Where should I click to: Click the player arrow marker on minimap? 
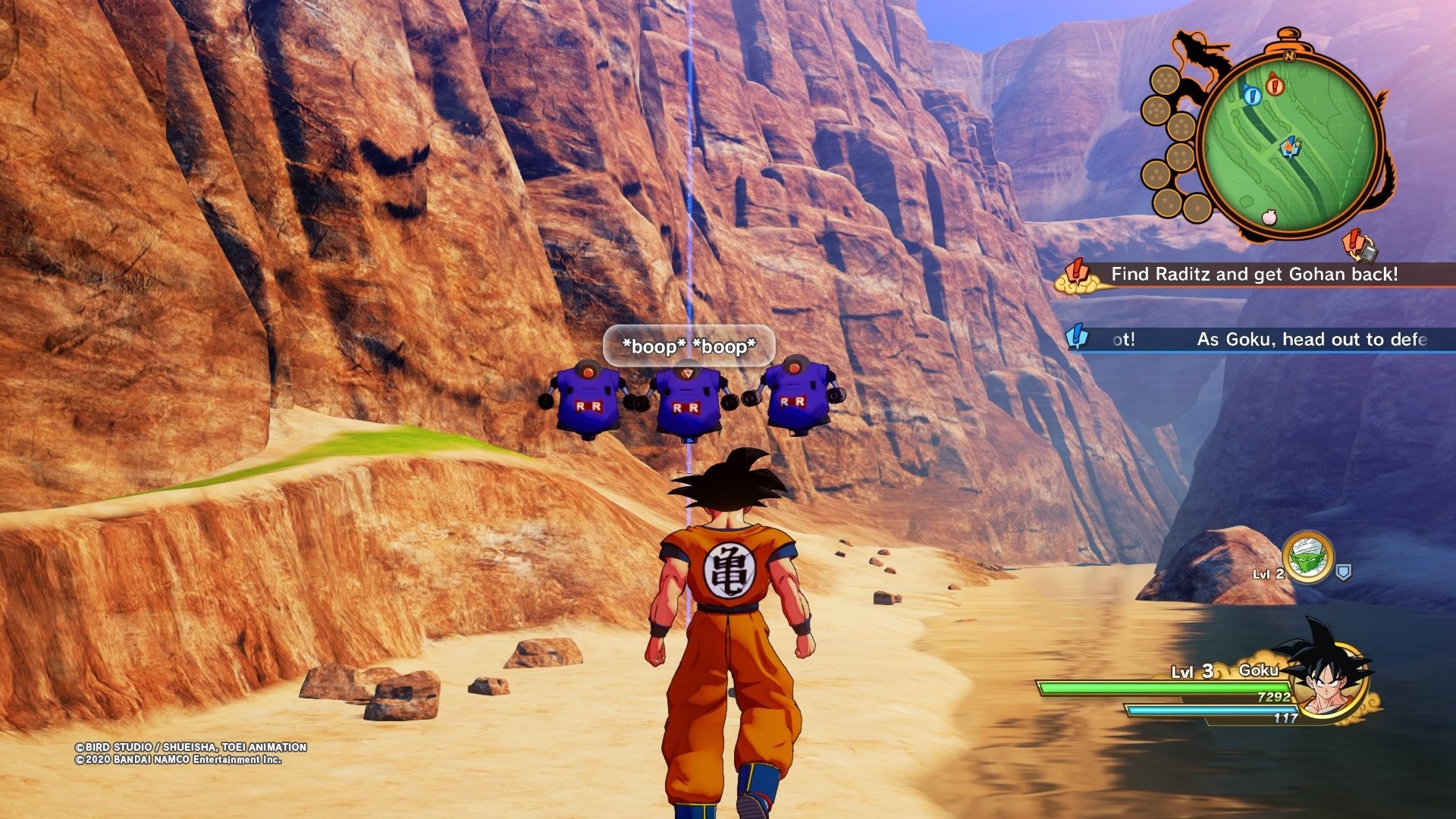[x=1288, y=146]
